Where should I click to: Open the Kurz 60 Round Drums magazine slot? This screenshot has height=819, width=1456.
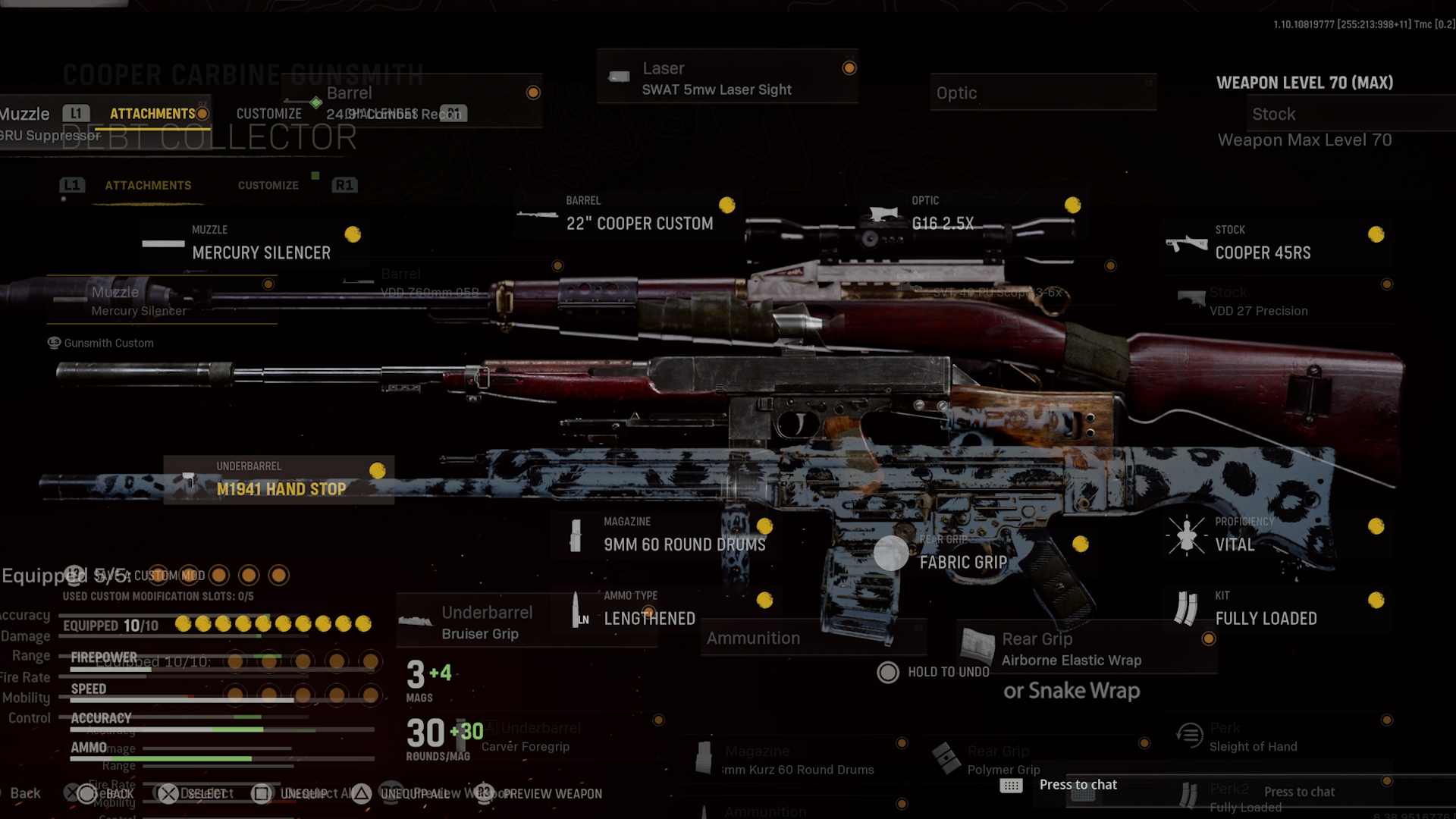click(799, 769)
